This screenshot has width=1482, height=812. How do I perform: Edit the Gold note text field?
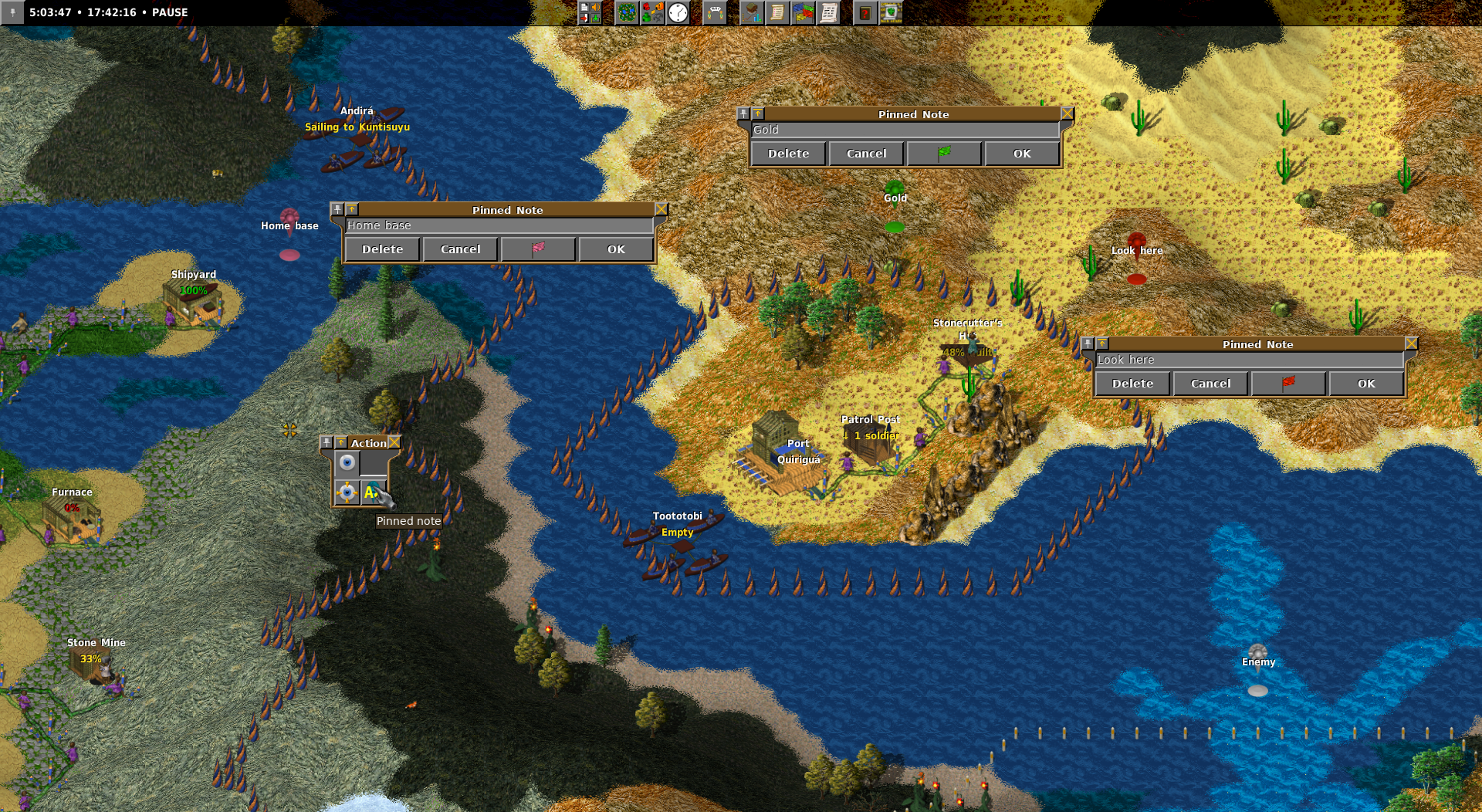click(x=905, y=130)
